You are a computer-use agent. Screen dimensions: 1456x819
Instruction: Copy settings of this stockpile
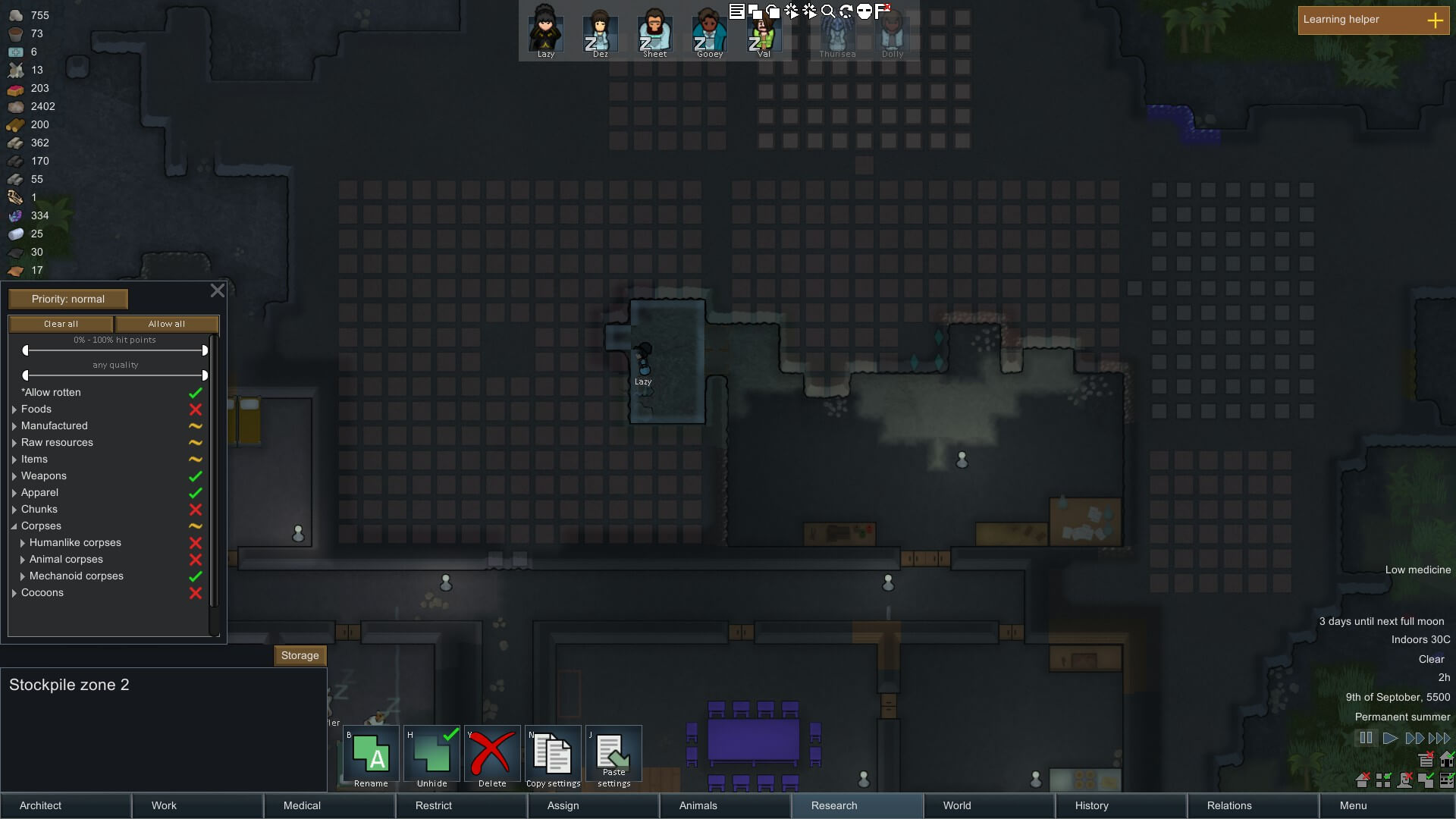[553, 755]
